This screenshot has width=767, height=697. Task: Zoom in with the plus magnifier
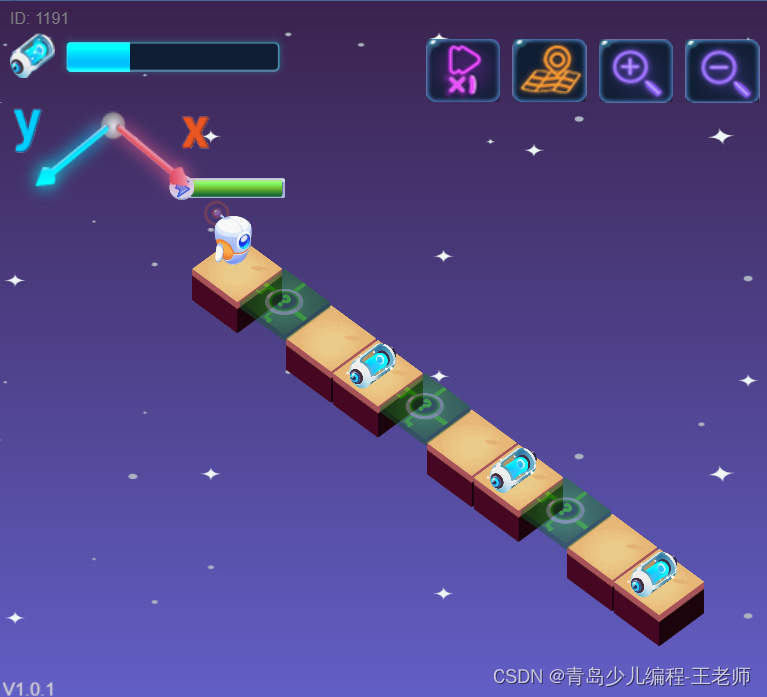pyautogui.click(x=636, y=70)
